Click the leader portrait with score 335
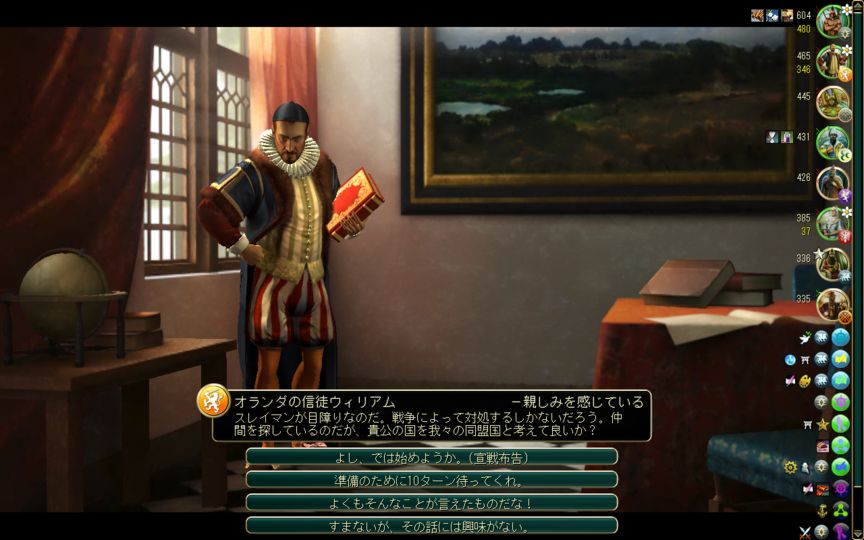 831,303
